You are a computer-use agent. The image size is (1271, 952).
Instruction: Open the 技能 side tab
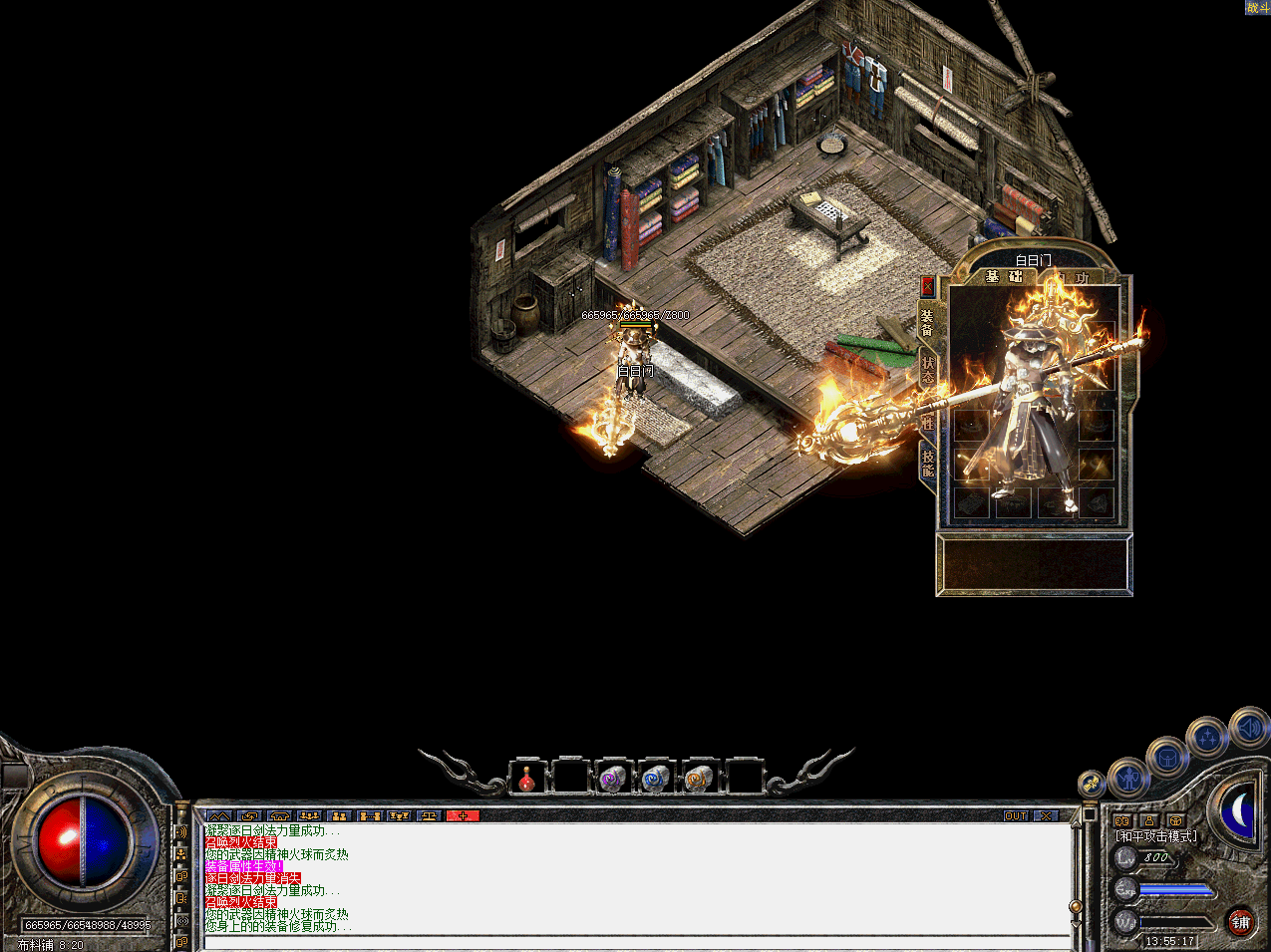tap(927, 463)
